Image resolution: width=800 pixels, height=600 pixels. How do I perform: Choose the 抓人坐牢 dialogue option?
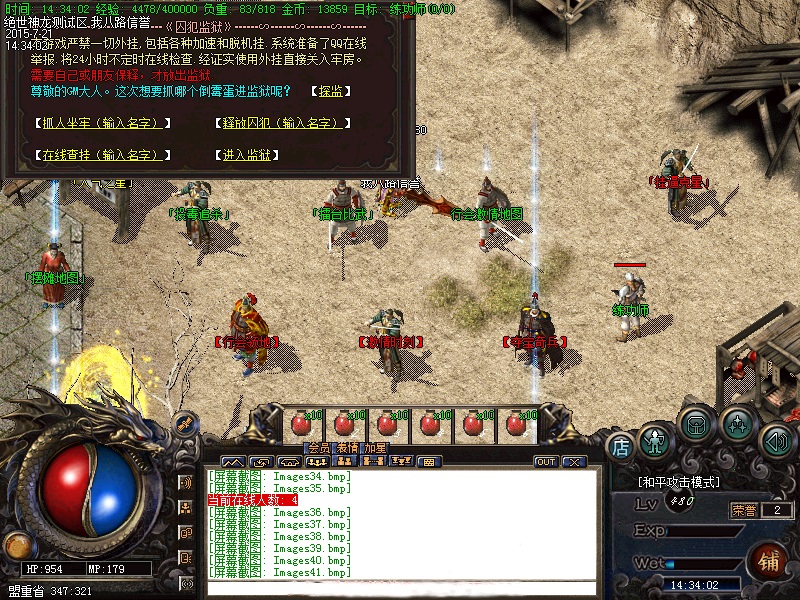pos(99,123)
